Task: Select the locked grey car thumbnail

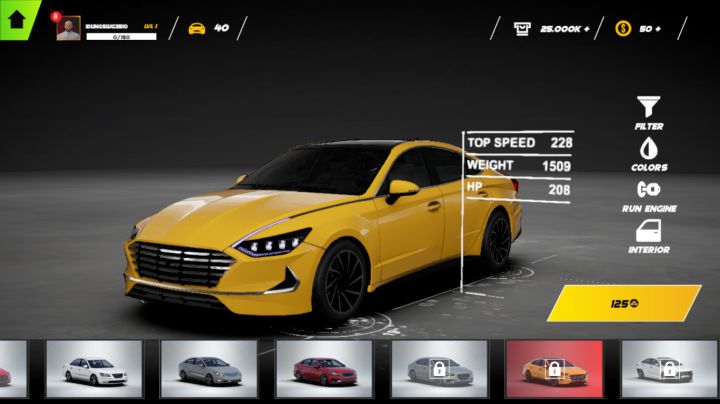Action: click(439, 370)
